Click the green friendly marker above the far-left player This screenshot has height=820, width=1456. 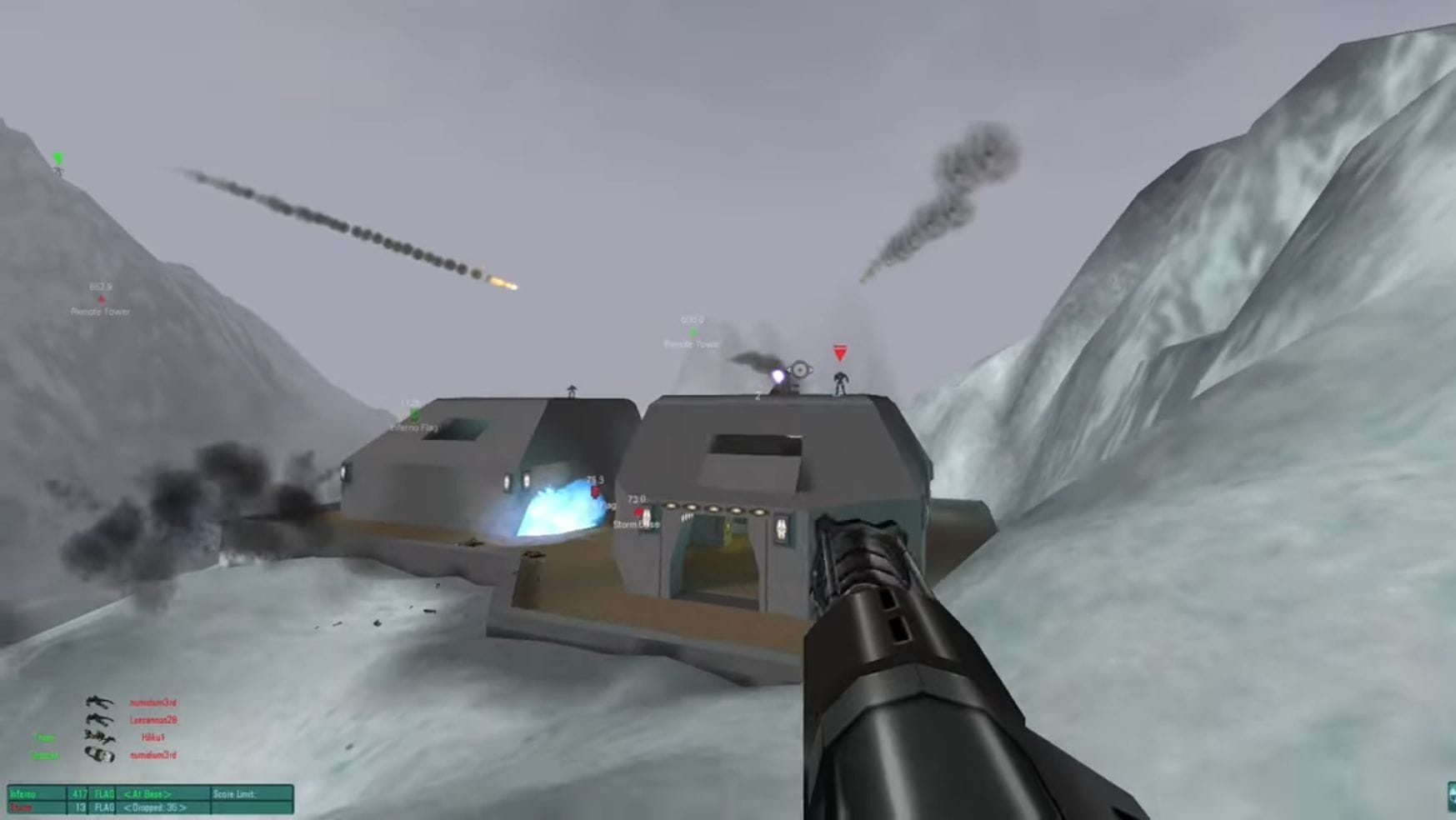(58, 158)
